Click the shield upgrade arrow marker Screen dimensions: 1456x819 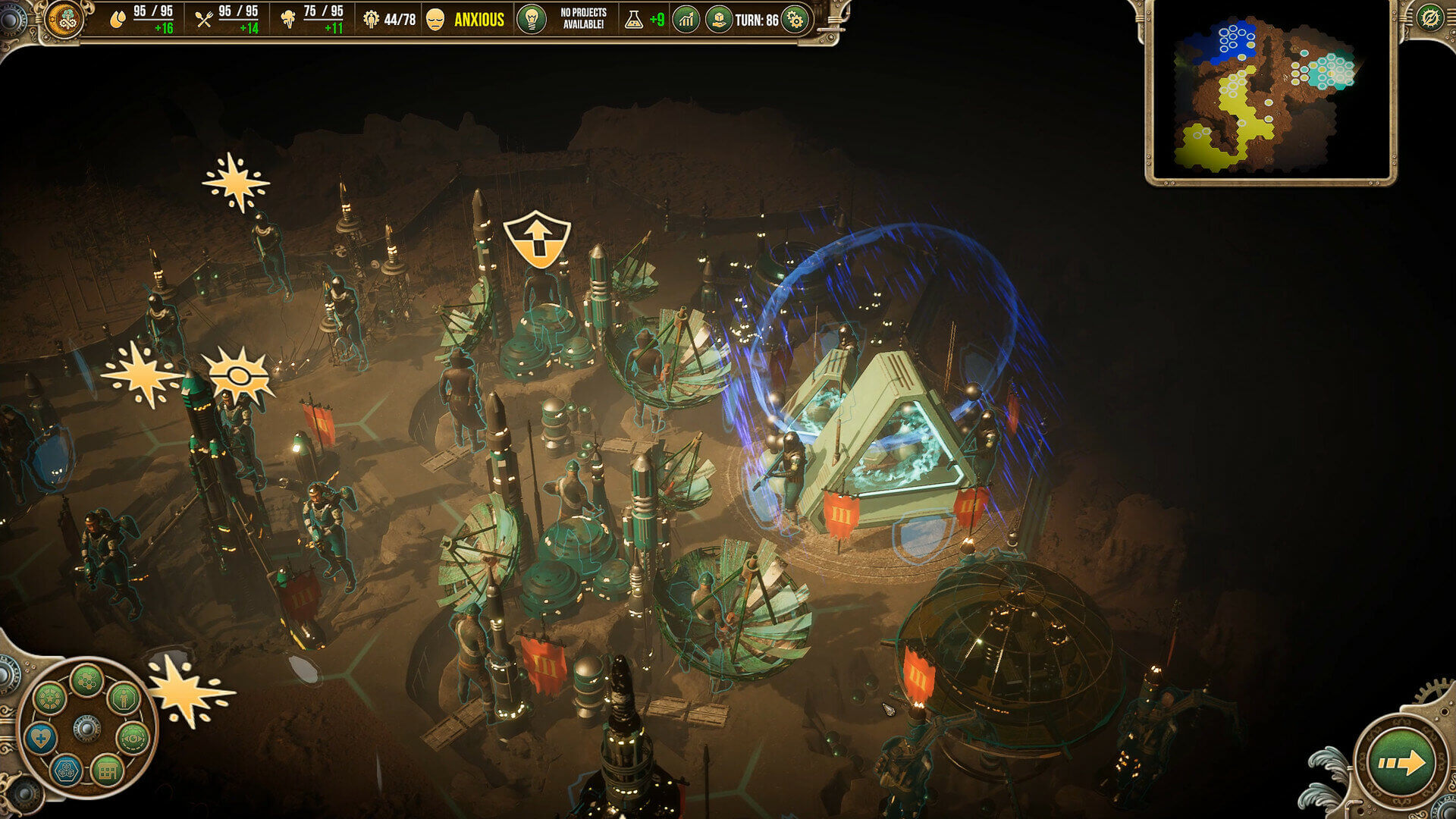tap(536, 239)
